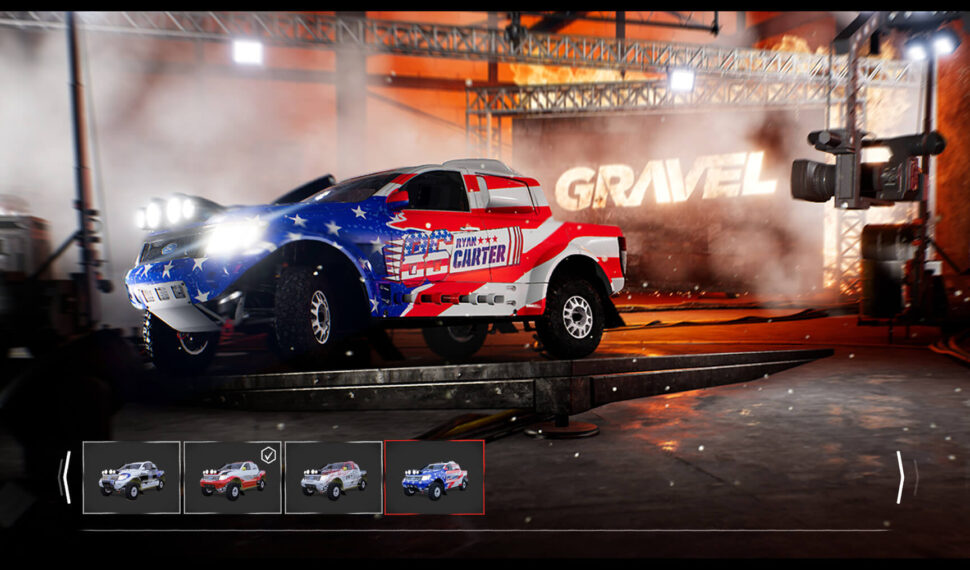
Task: Choose the red and white checkmarked livery
Action: tap(233, 478)
